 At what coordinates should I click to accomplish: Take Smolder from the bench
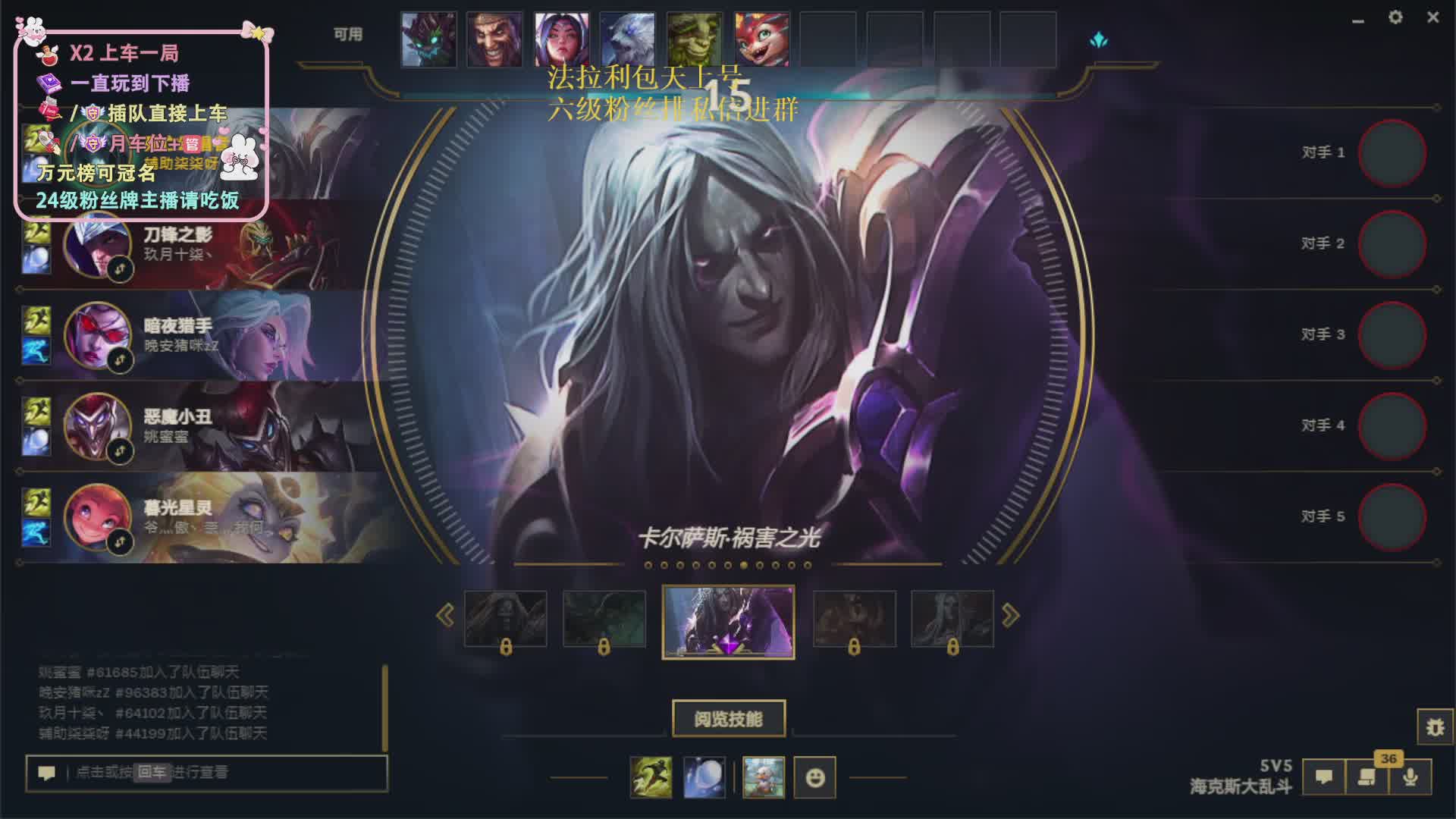click(x=761, y=39)
